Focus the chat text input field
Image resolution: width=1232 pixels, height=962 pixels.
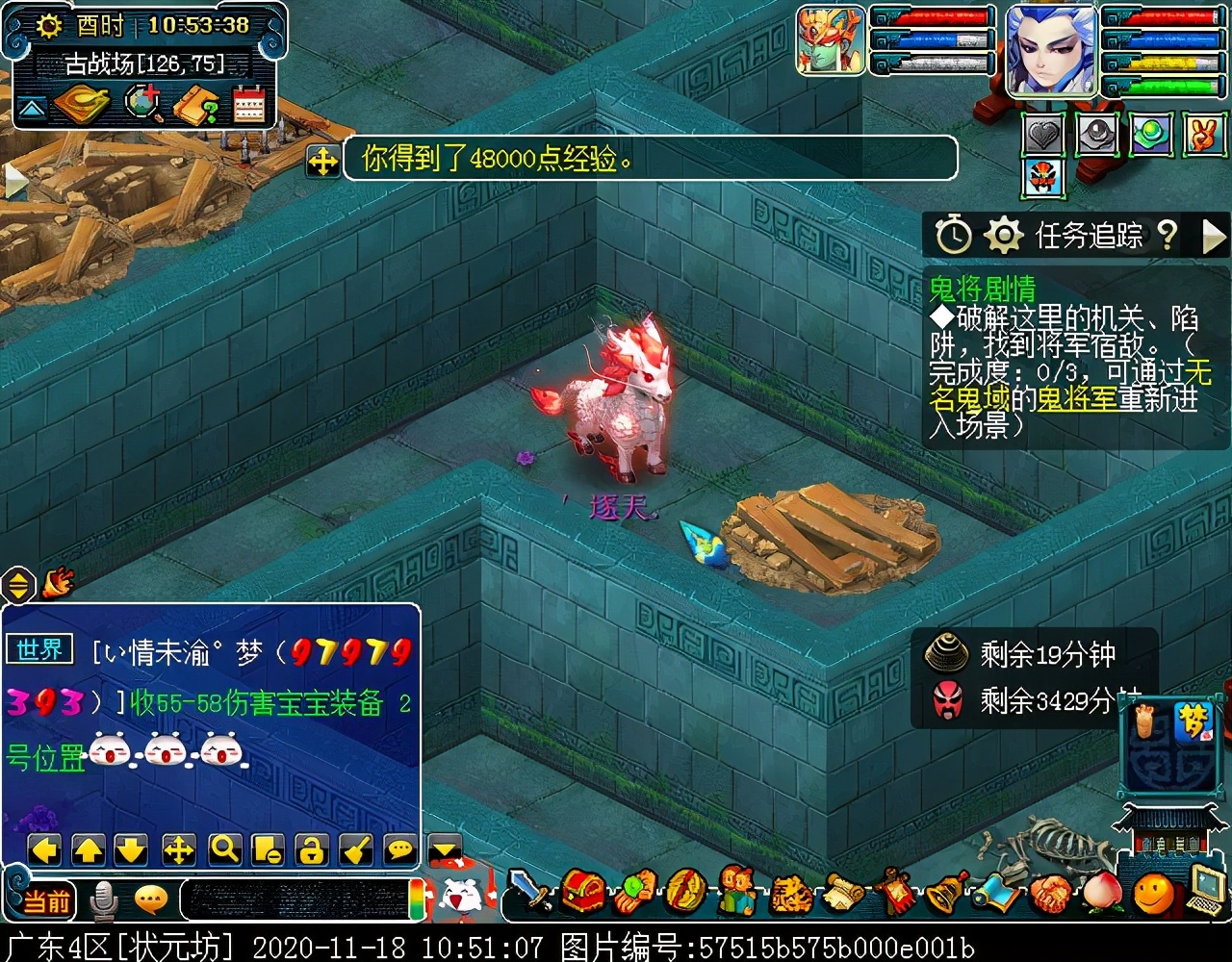[294, 899]
